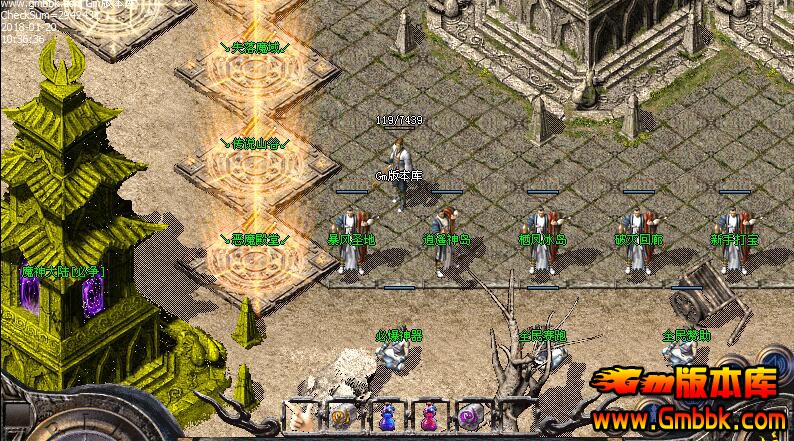Select the blue potion hotbar slot
This screenshot has width=794, height=441.
tap(385, 417)
